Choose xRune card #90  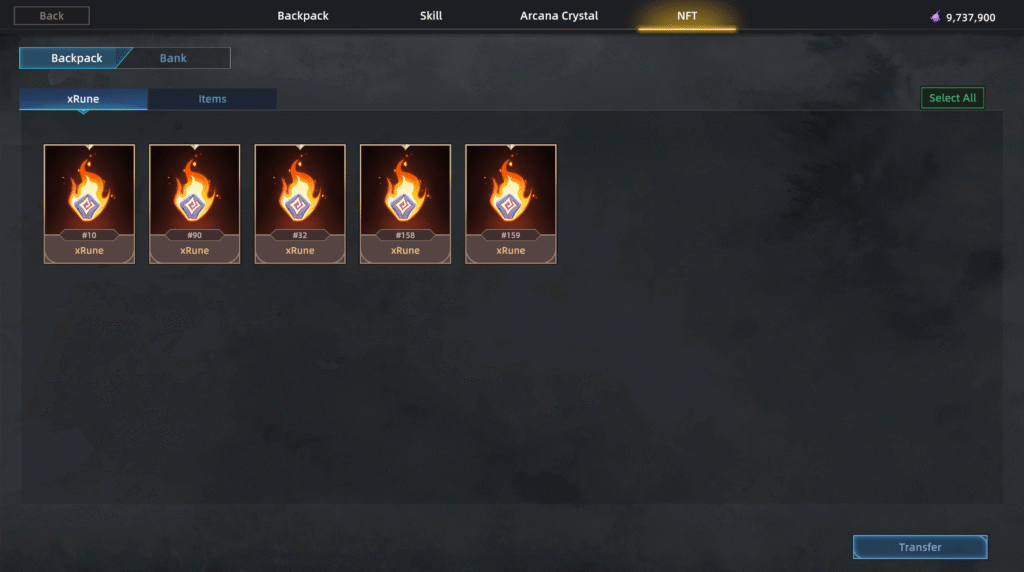(195, 204)
